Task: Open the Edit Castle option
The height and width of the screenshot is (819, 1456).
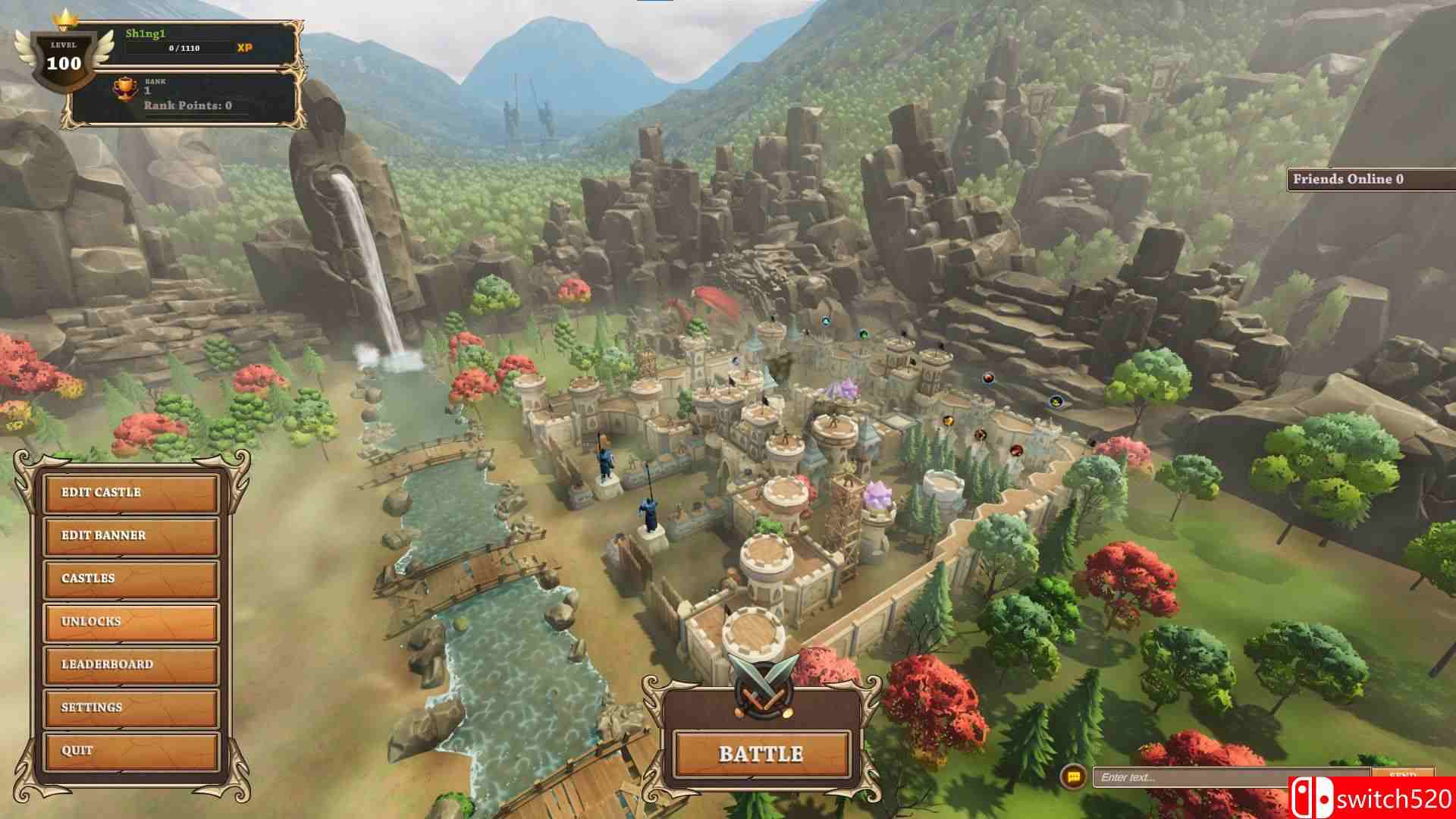Action: point(130,492)
